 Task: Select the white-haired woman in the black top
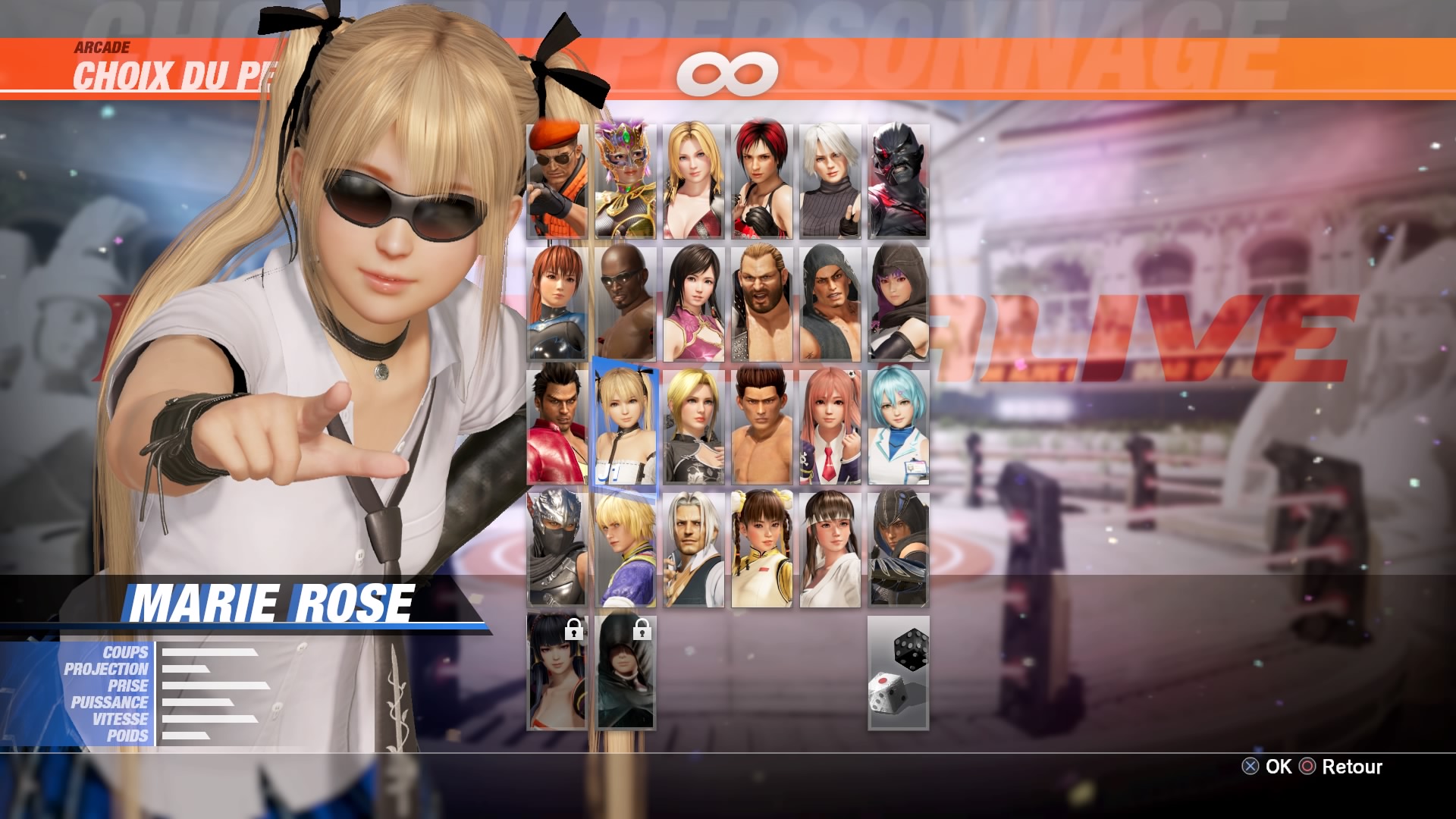point(830,181)
